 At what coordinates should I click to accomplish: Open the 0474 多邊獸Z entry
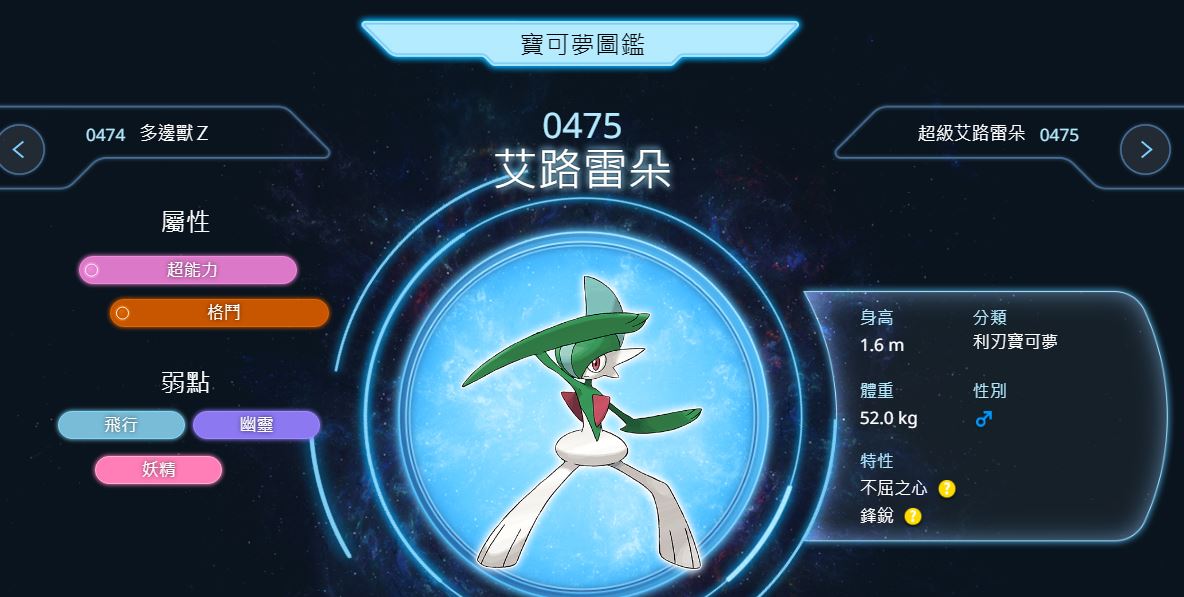(147, 134)
